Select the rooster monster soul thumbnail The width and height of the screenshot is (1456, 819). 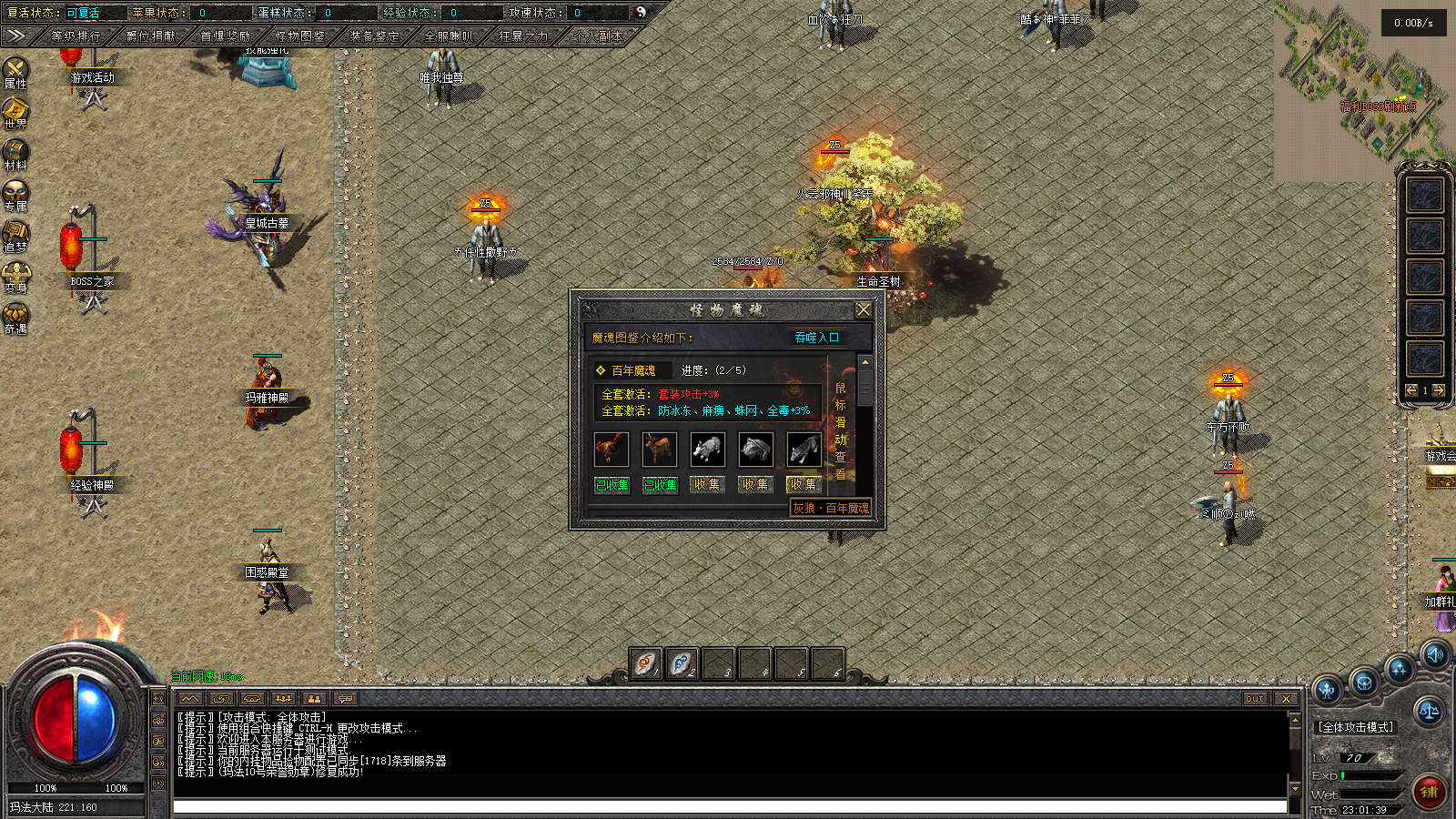[x=611, y=449]
